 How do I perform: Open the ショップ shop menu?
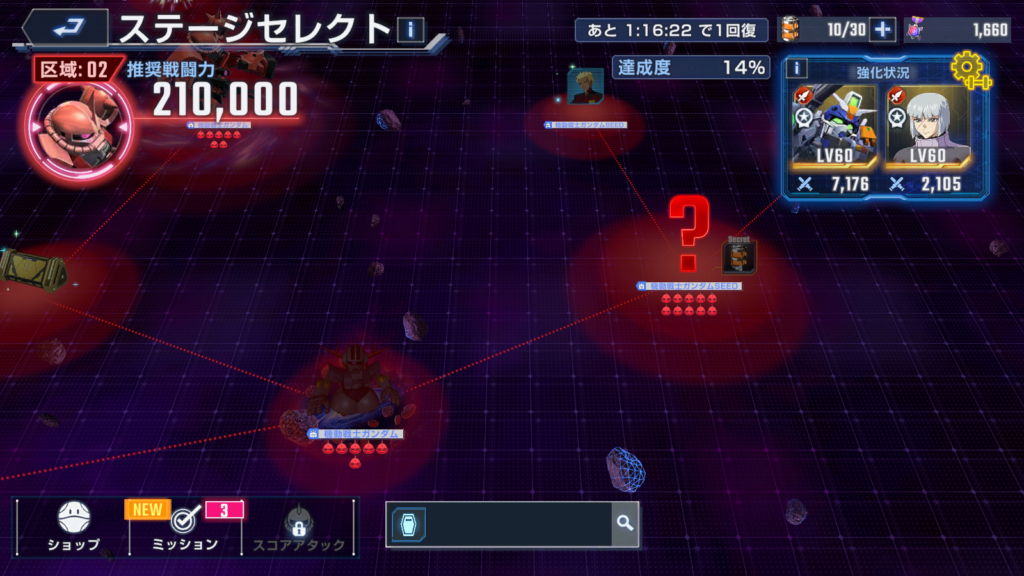coord(74,528)
